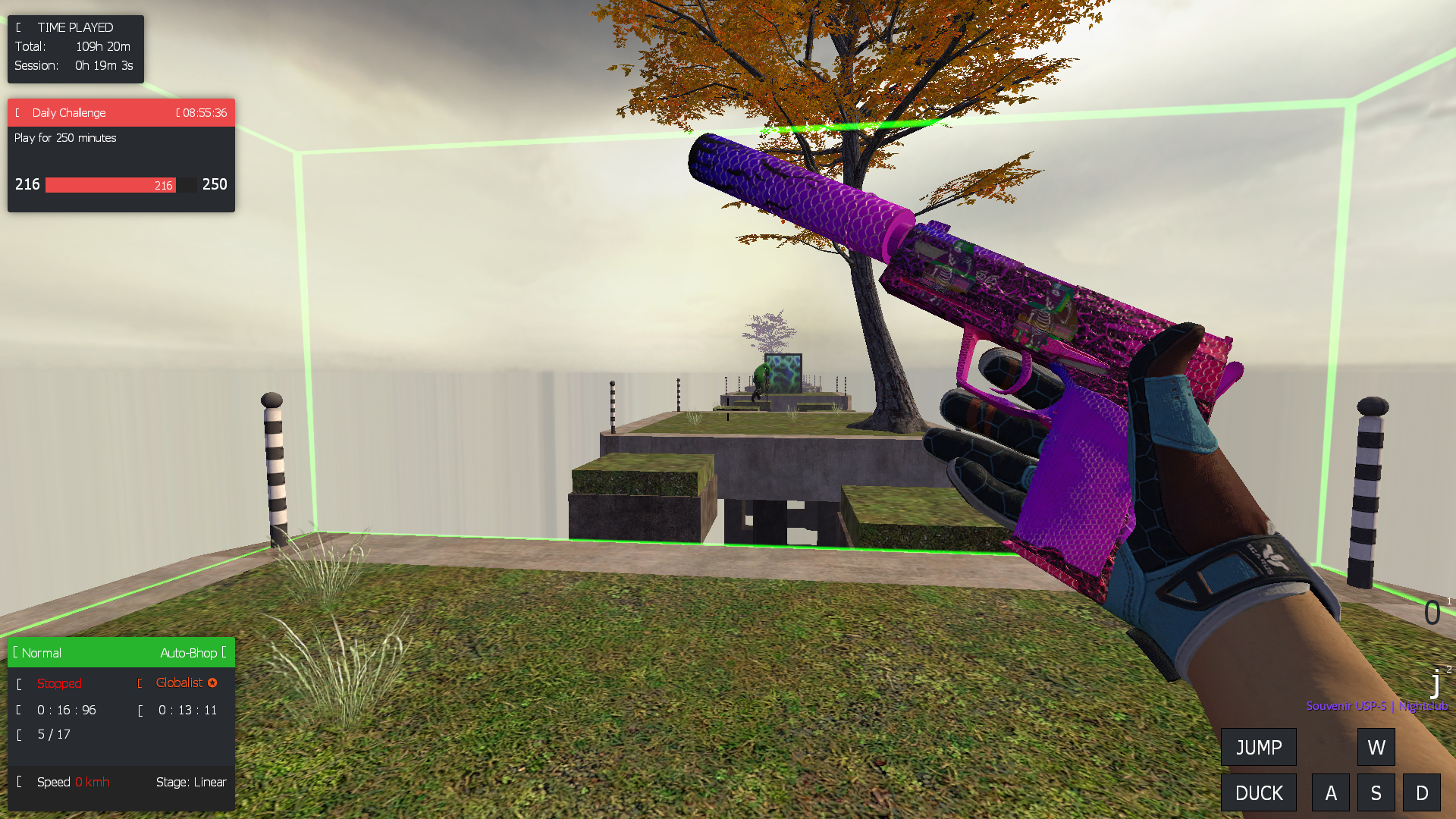Toggle Auto-Bhop mode in the timer header
The height and width of the screenshot is (819, 1456).
(190, 652)
